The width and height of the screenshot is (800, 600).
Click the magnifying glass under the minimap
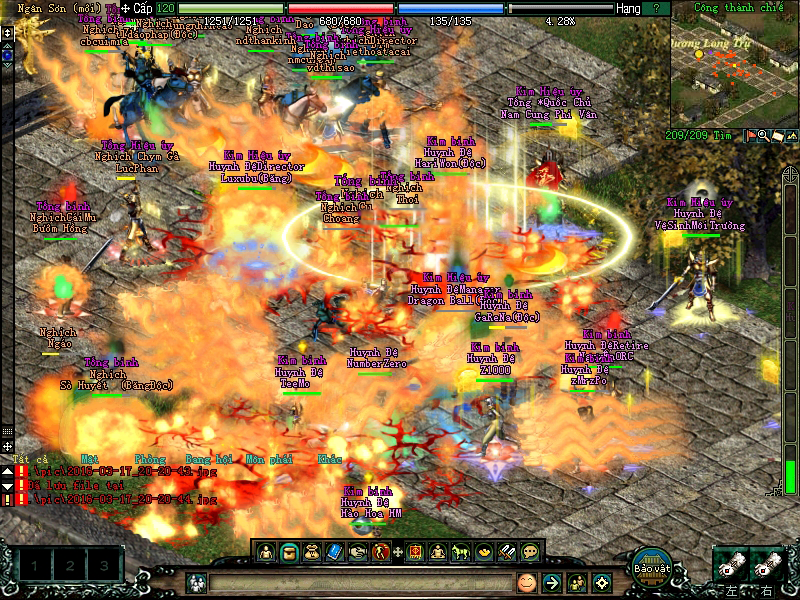[x=763, y=136]
